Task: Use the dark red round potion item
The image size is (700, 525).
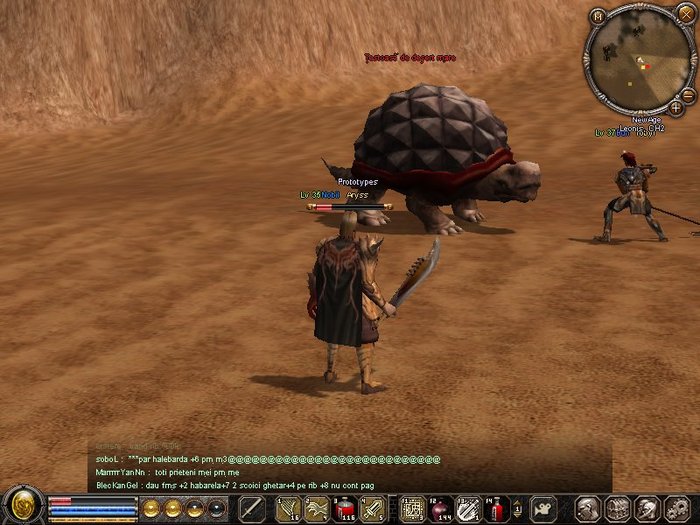Action: 440,508
